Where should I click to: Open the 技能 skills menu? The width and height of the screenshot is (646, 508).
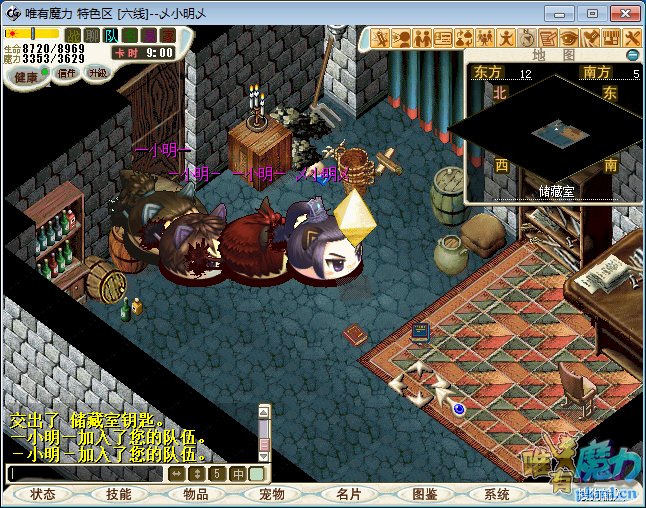(118, 494)
